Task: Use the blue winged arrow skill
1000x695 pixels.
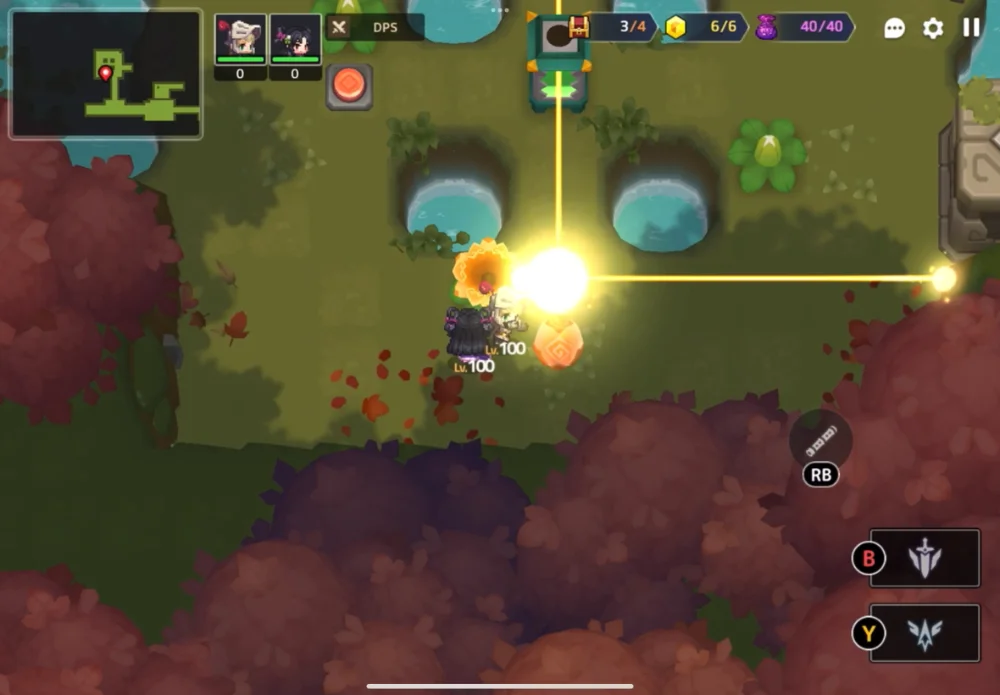Action: (924, 633)
